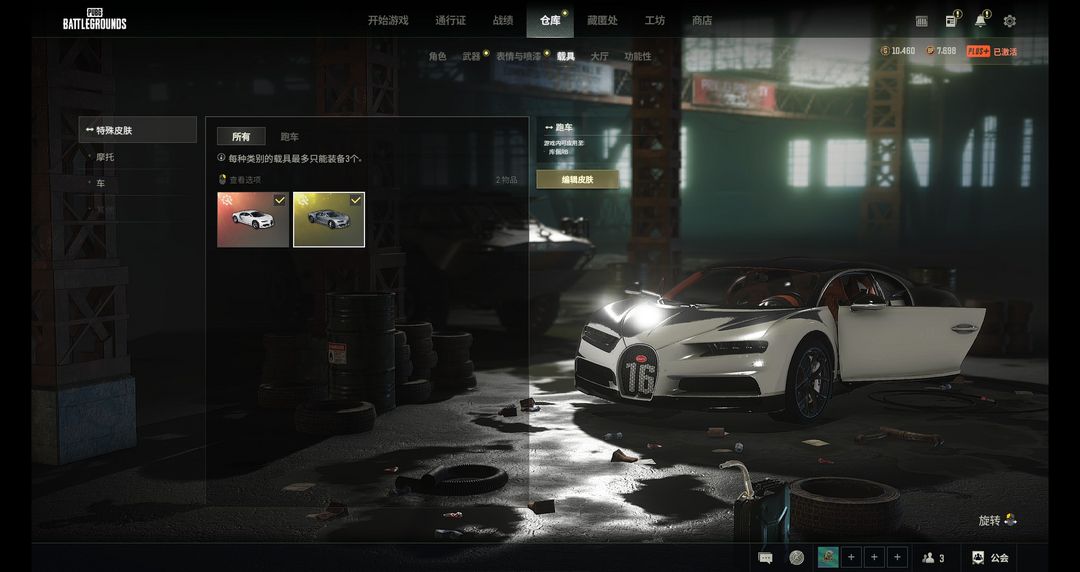This screenshot has width=1080, height=572.
Task: Switch to the 藏匿处 menu
Action: pyautogui.click(x=602, y=20)
